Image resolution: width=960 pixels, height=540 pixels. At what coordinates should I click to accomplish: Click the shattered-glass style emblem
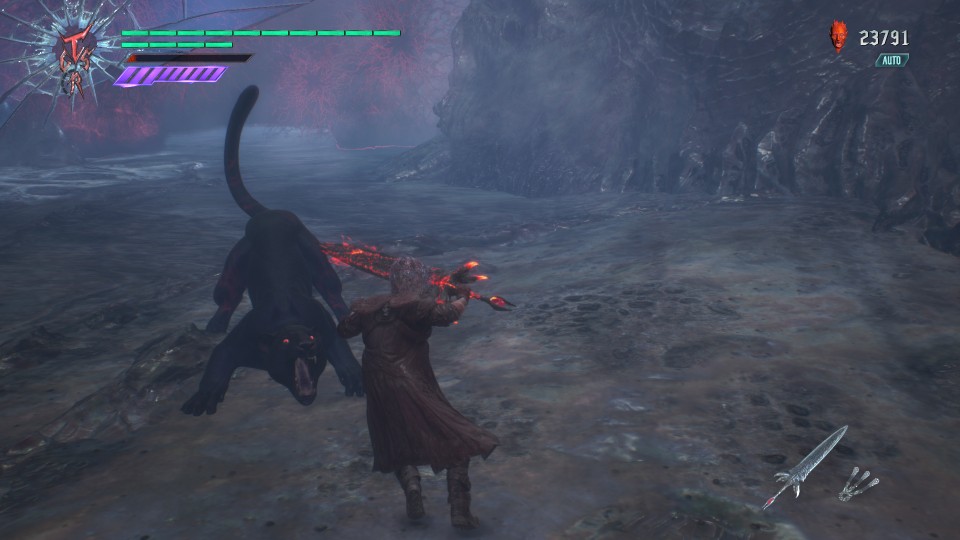pos(72,48)
